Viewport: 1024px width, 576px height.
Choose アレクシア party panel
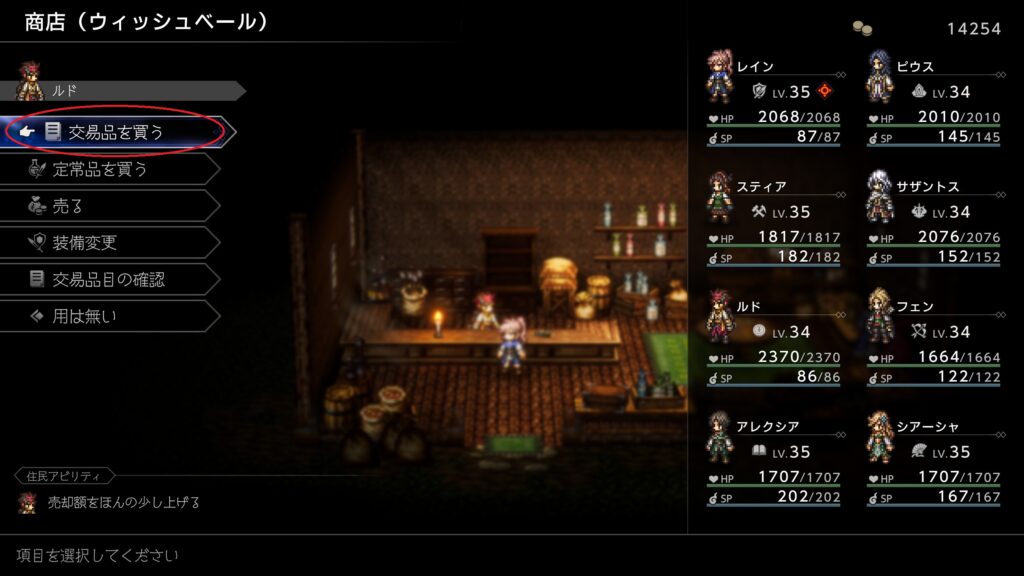773,457
